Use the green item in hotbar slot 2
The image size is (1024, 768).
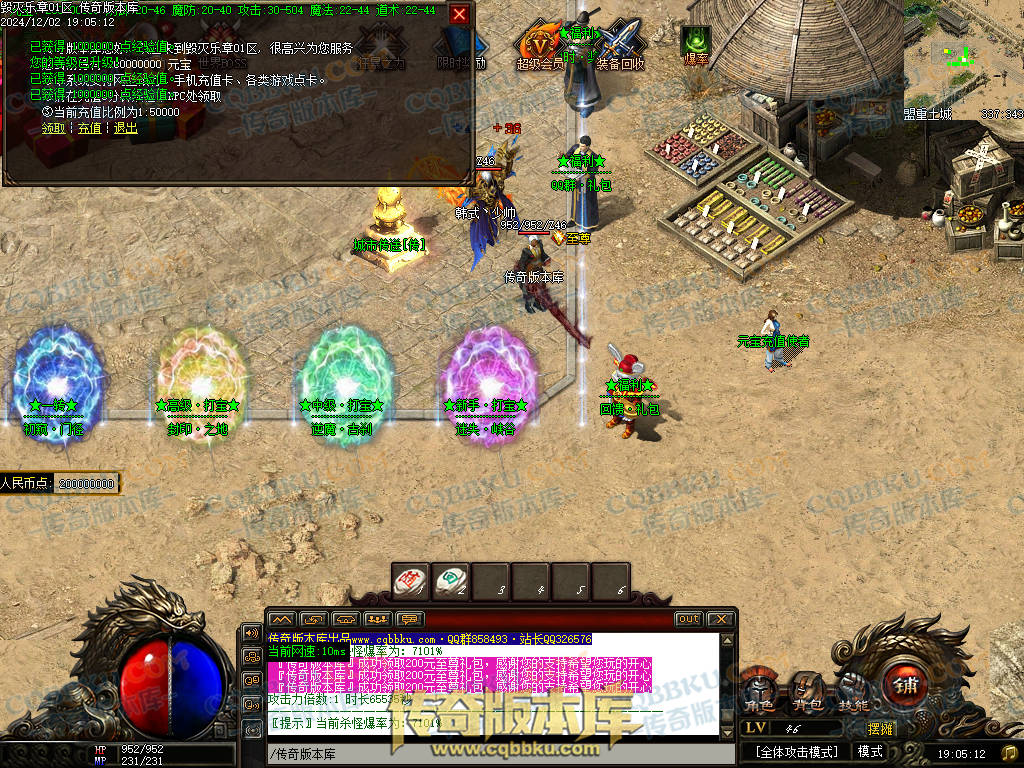(451, 581)
